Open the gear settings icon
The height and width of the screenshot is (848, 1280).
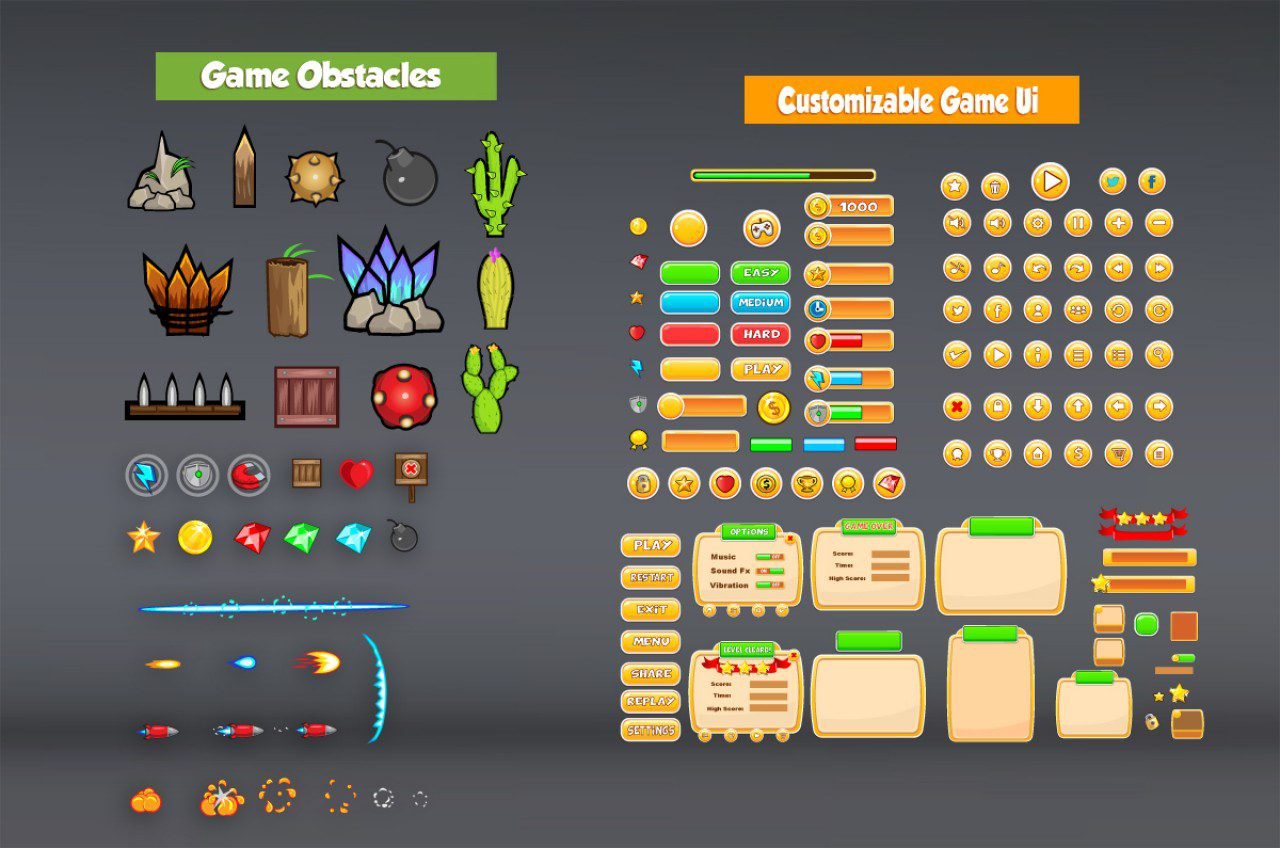tap(1037, 222)
